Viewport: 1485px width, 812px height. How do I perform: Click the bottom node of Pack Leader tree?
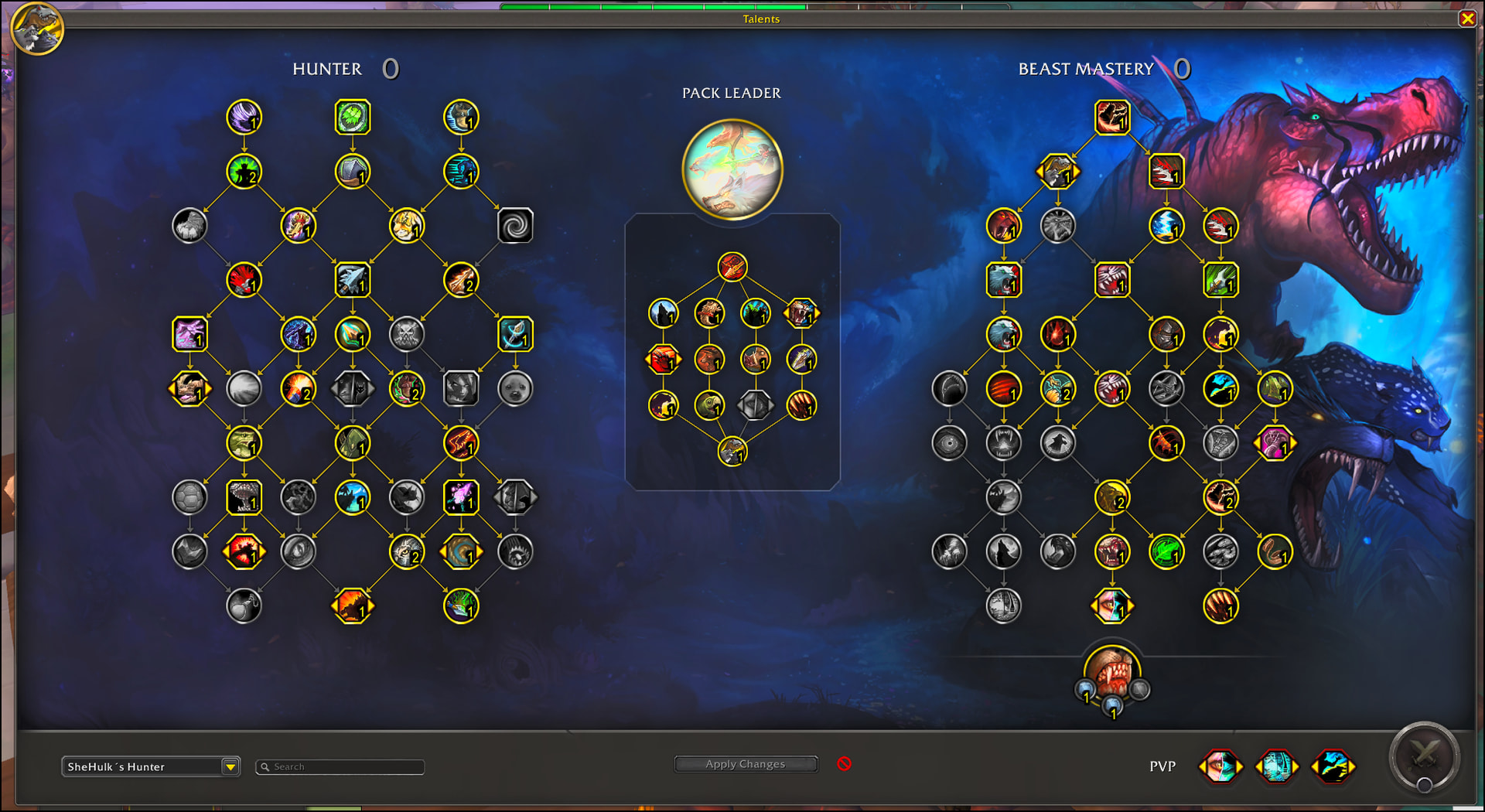pos(732,452)
